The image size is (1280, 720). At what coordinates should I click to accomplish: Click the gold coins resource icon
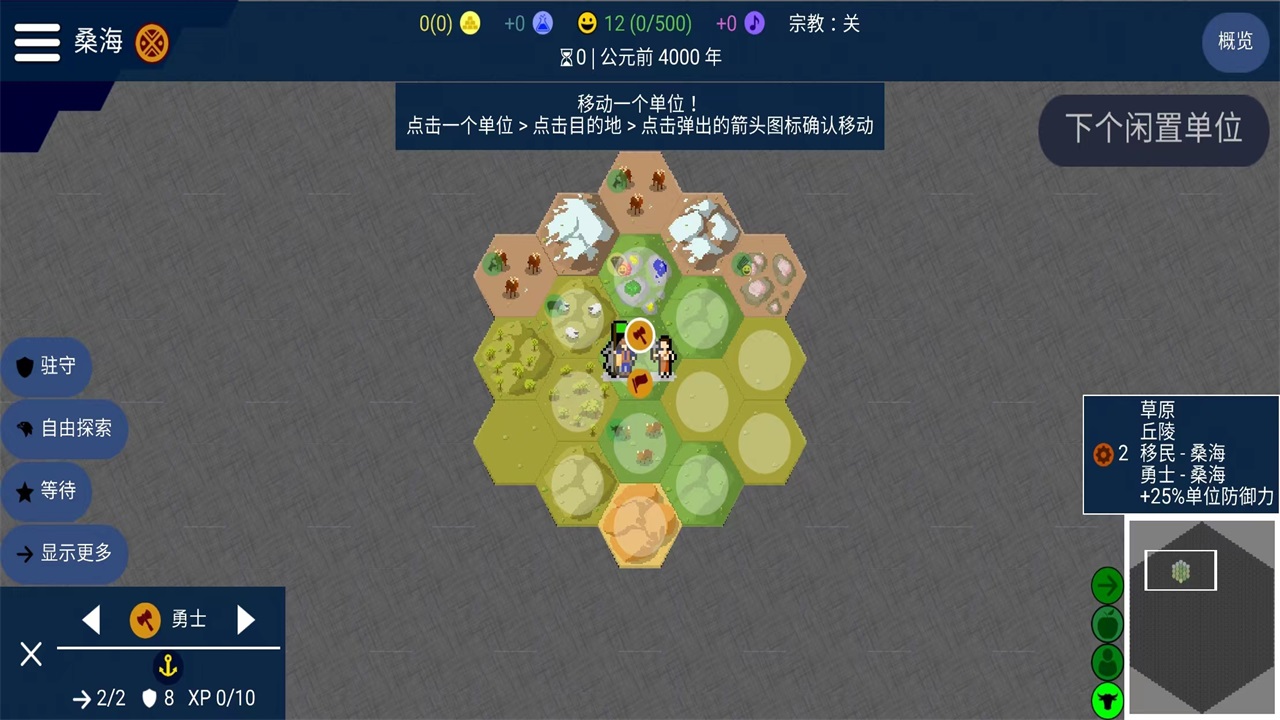tap(469, 23)
